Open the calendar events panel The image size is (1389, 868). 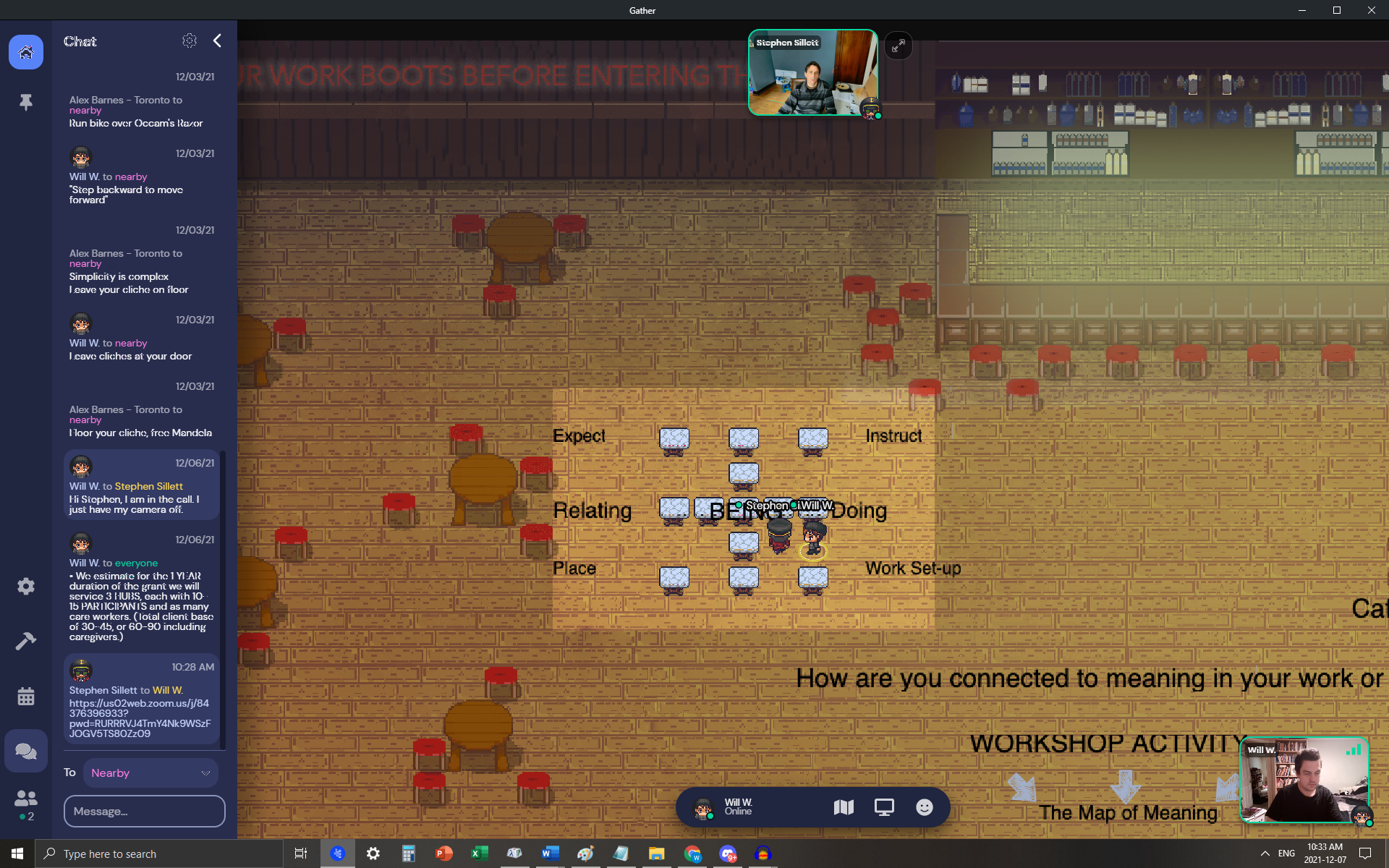(x=26, y=696)
